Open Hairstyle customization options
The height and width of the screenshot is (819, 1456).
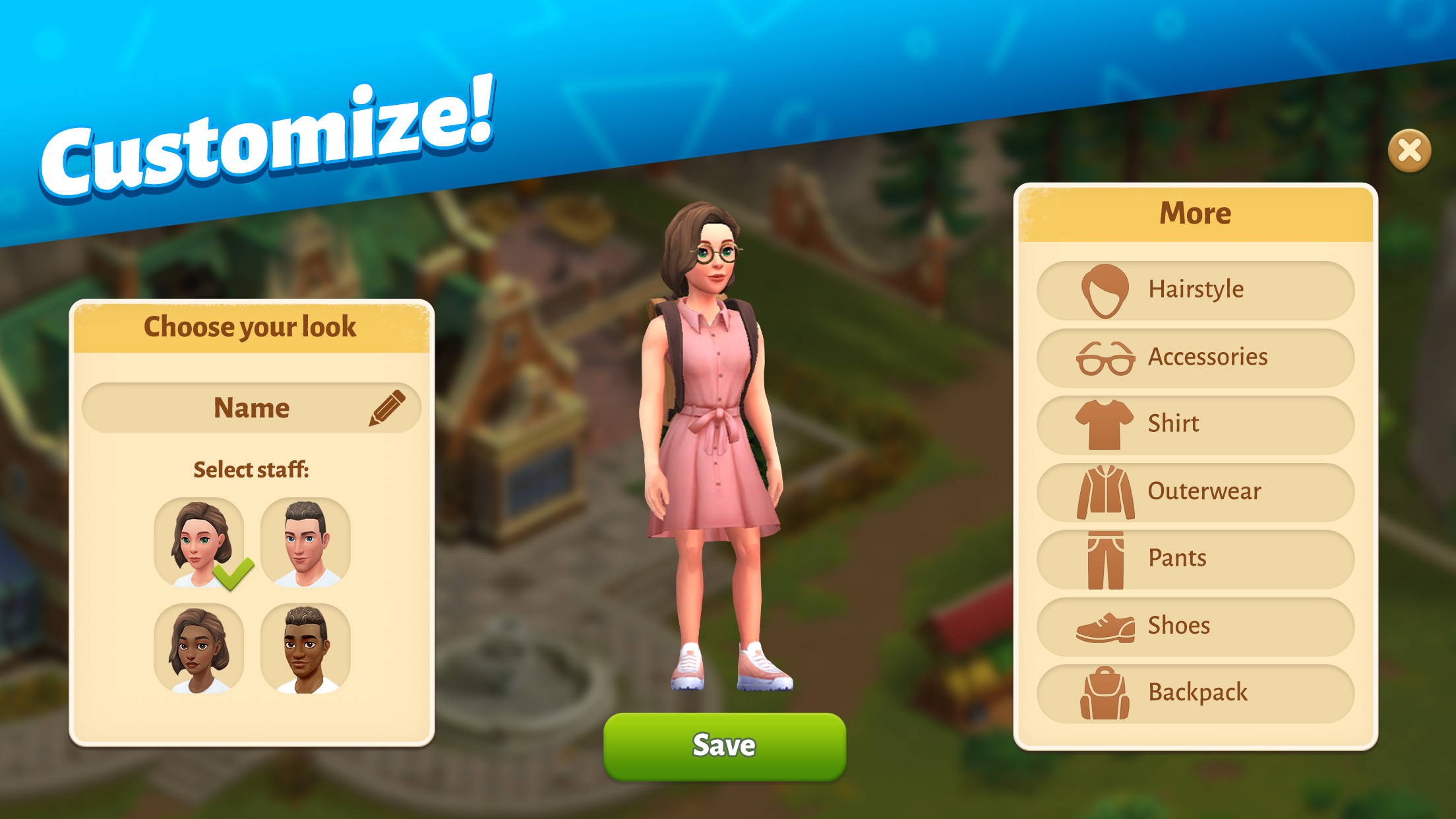1195,289
